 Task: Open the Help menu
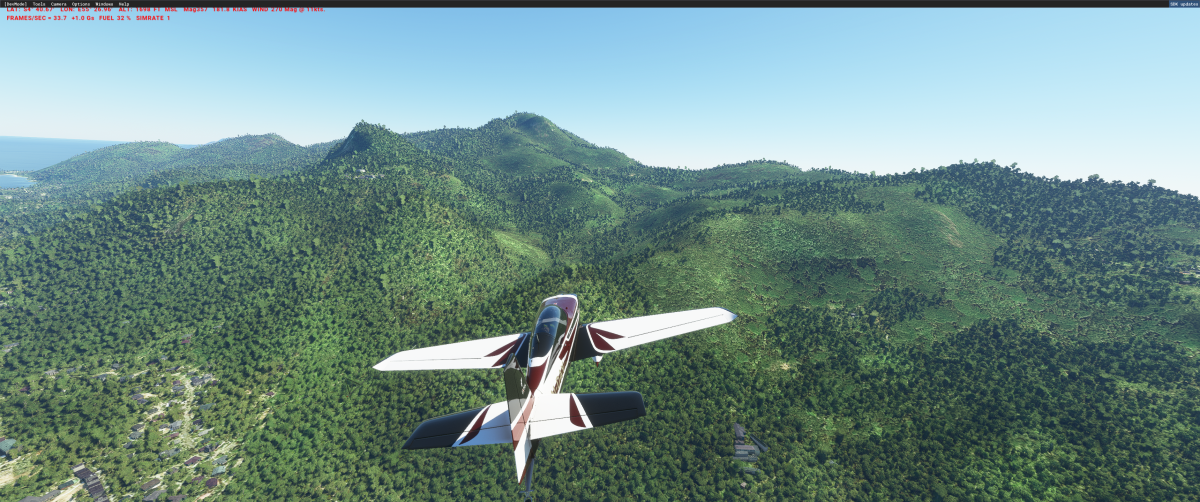click(x=124, y=4)
